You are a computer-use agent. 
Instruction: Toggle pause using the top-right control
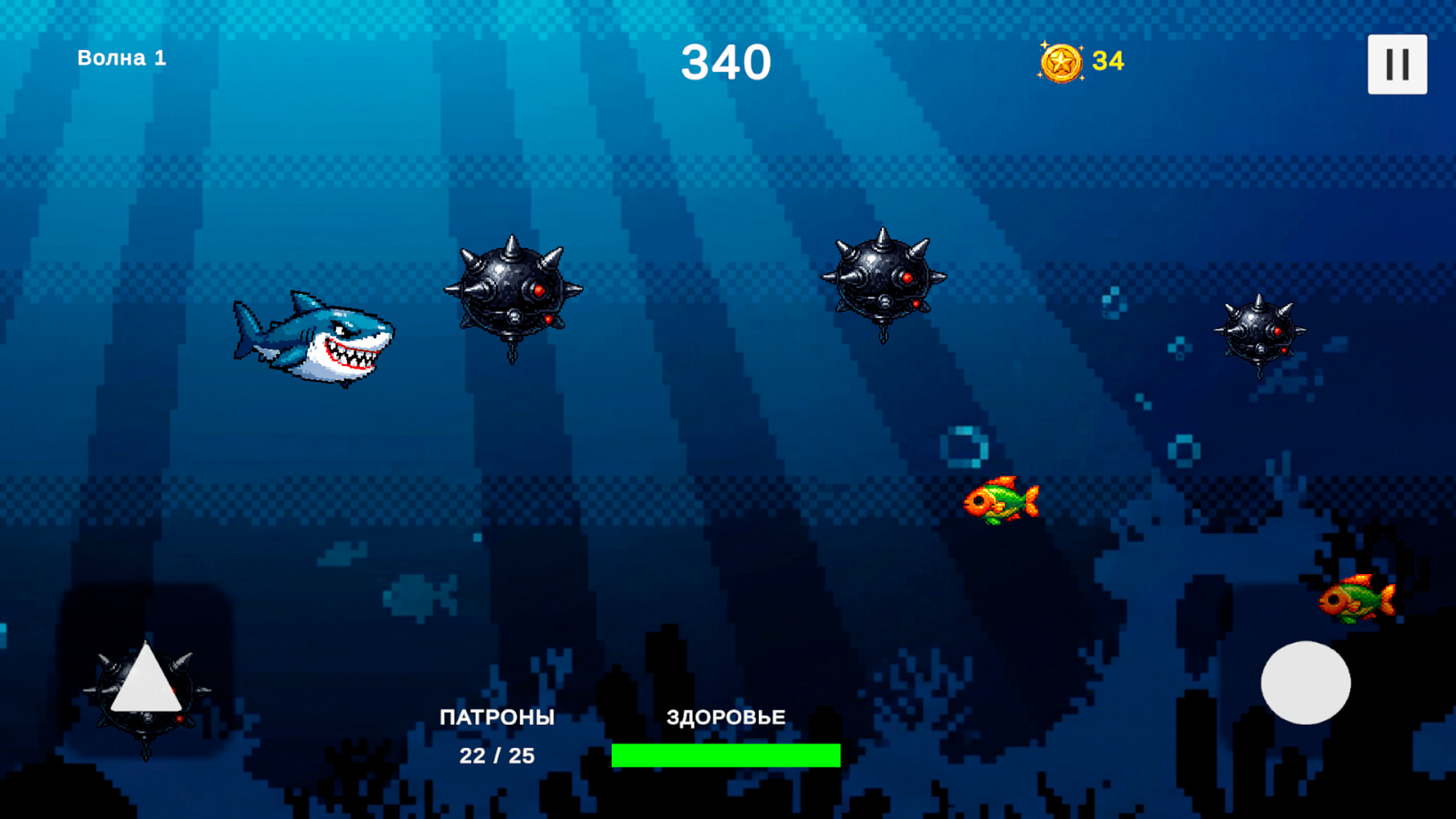click(x=1398, y=64)
